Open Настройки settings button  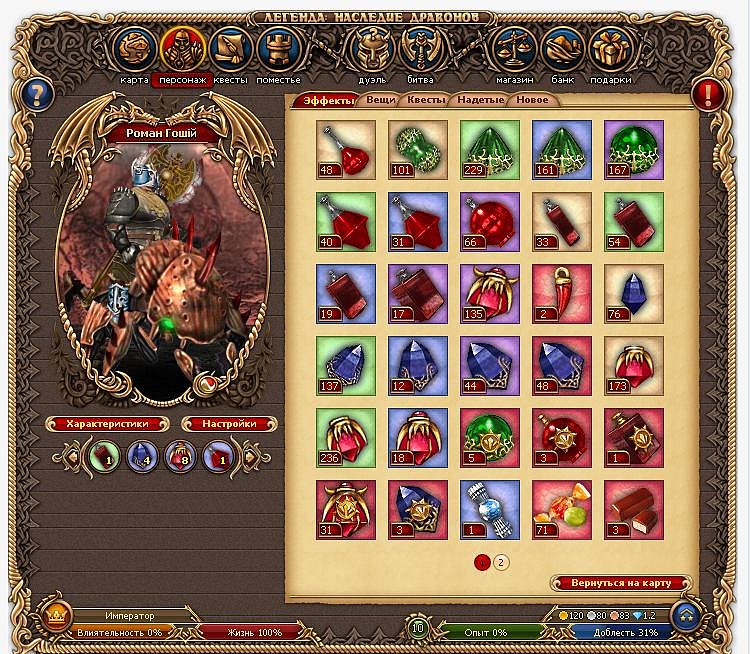(x=218, y=424)
